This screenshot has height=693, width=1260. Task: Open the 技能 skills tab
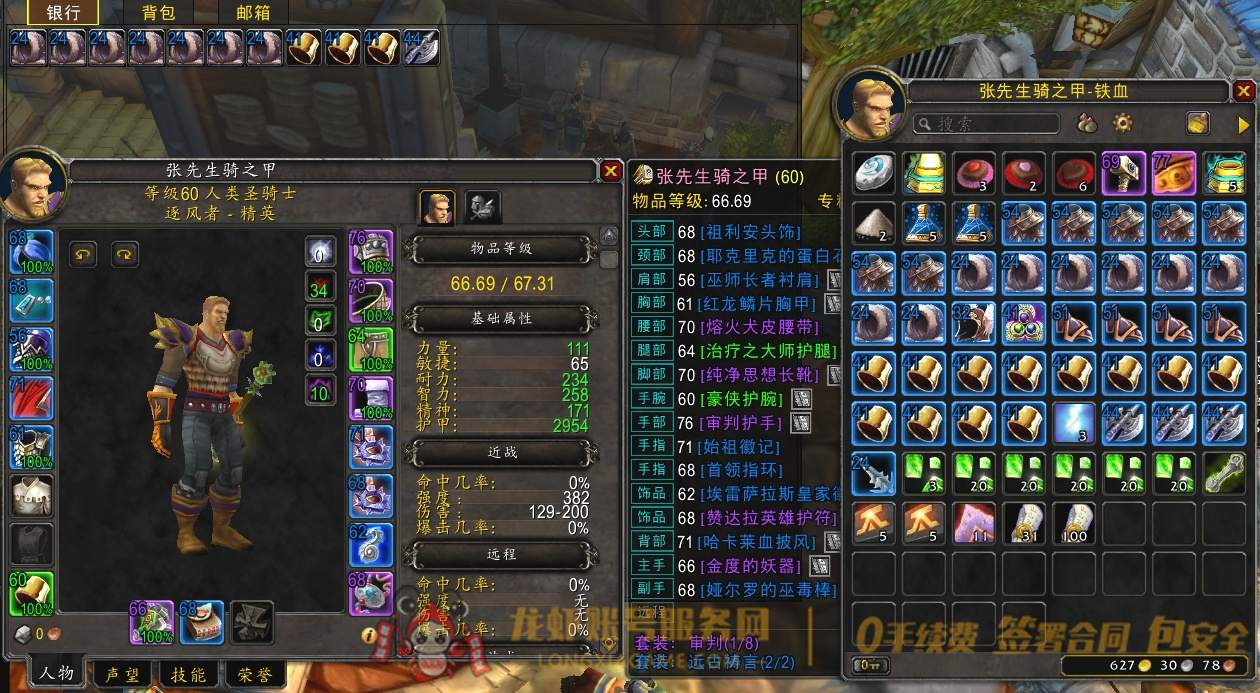(x=188, y=674)
